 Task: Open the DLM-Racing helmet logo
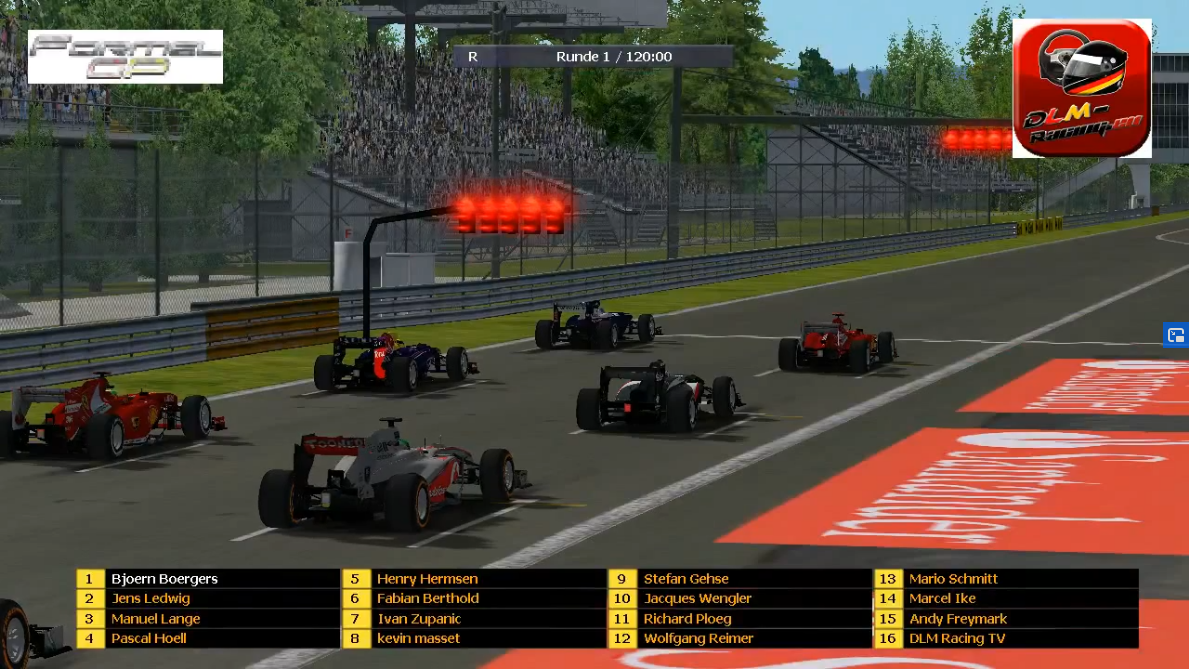pyautogui.click(x=1082, y=89)
